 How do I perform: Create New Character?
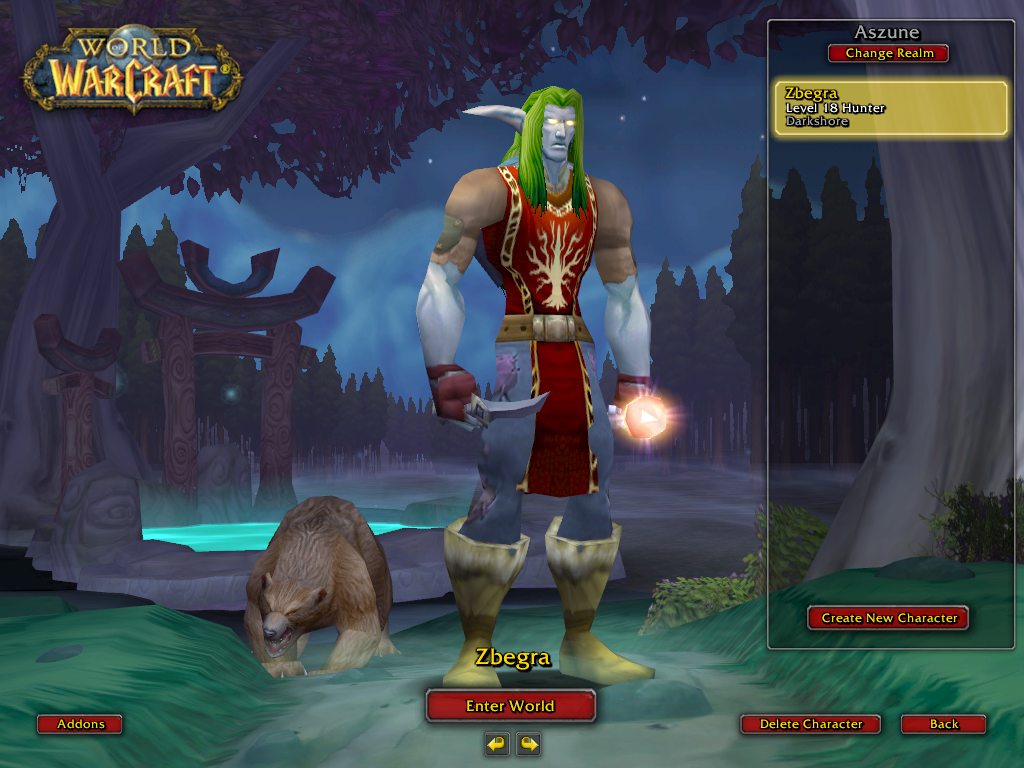click(x=888, y=618)
